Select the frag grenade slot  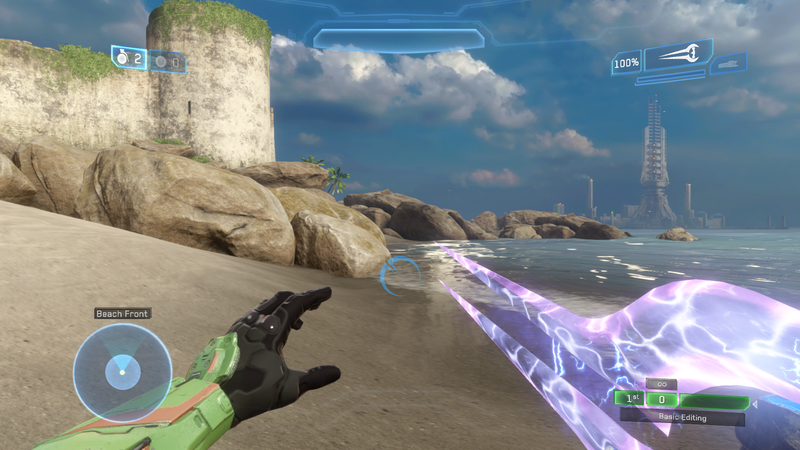[130, 59]
